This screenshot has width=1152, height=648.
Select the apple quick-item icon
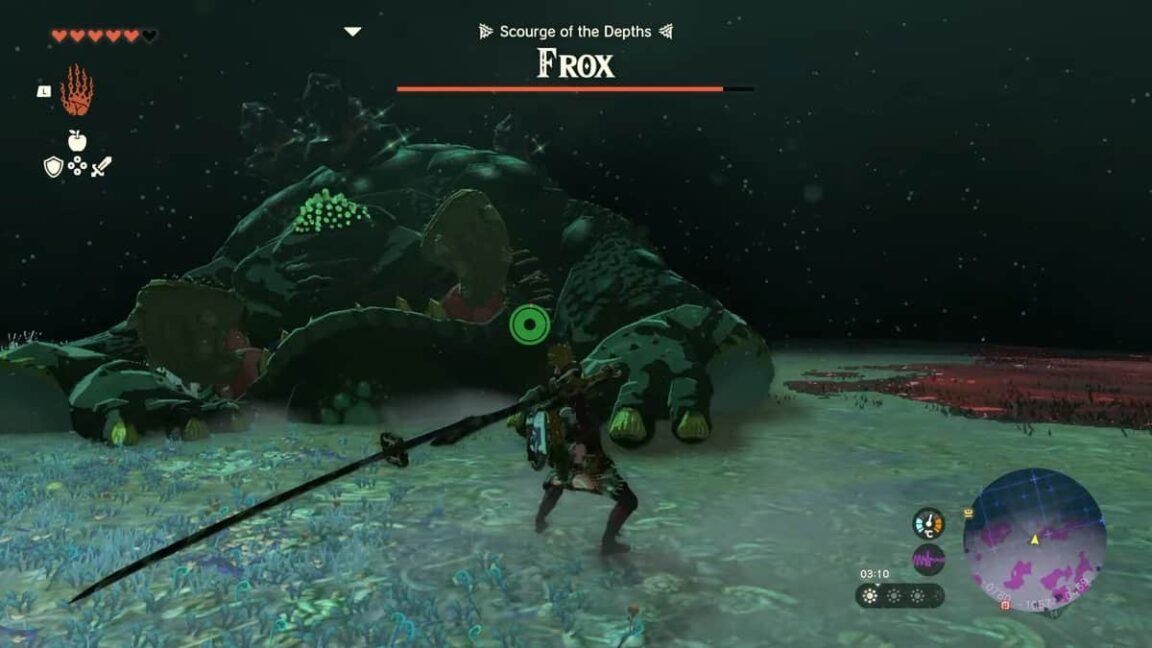click(76, 140)
